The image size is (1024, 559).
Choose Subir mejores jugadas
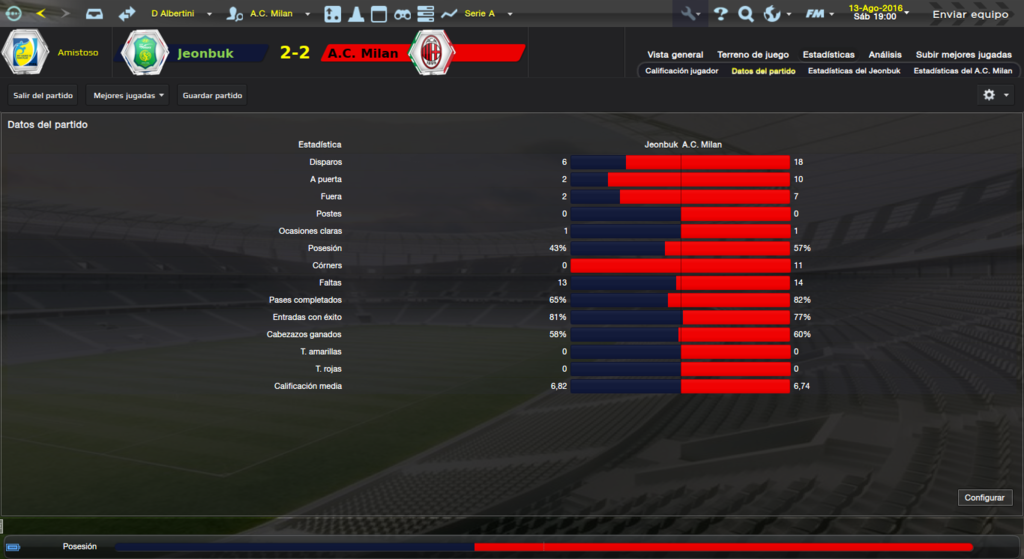coord(964,55)
